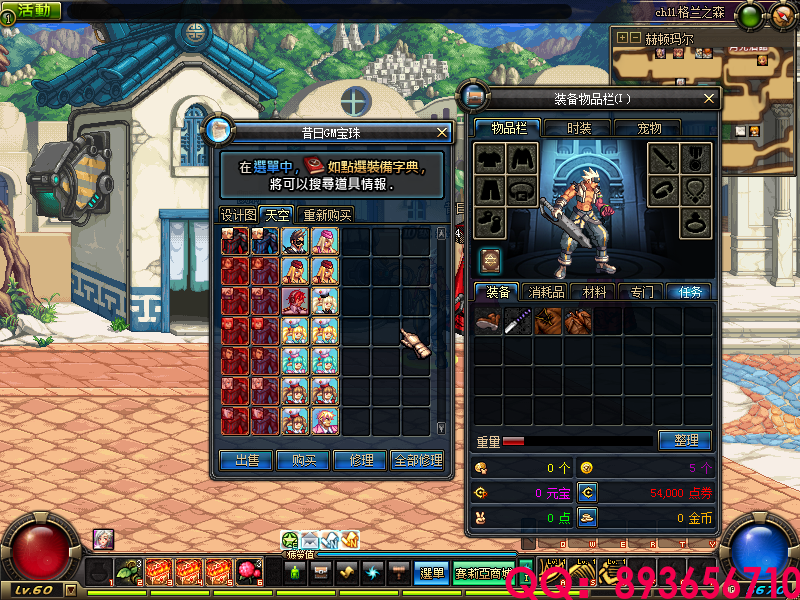The width and height of the screenshot is (800, 600).
Task: Select the sword item in the inventory
Action: point(518,320)
